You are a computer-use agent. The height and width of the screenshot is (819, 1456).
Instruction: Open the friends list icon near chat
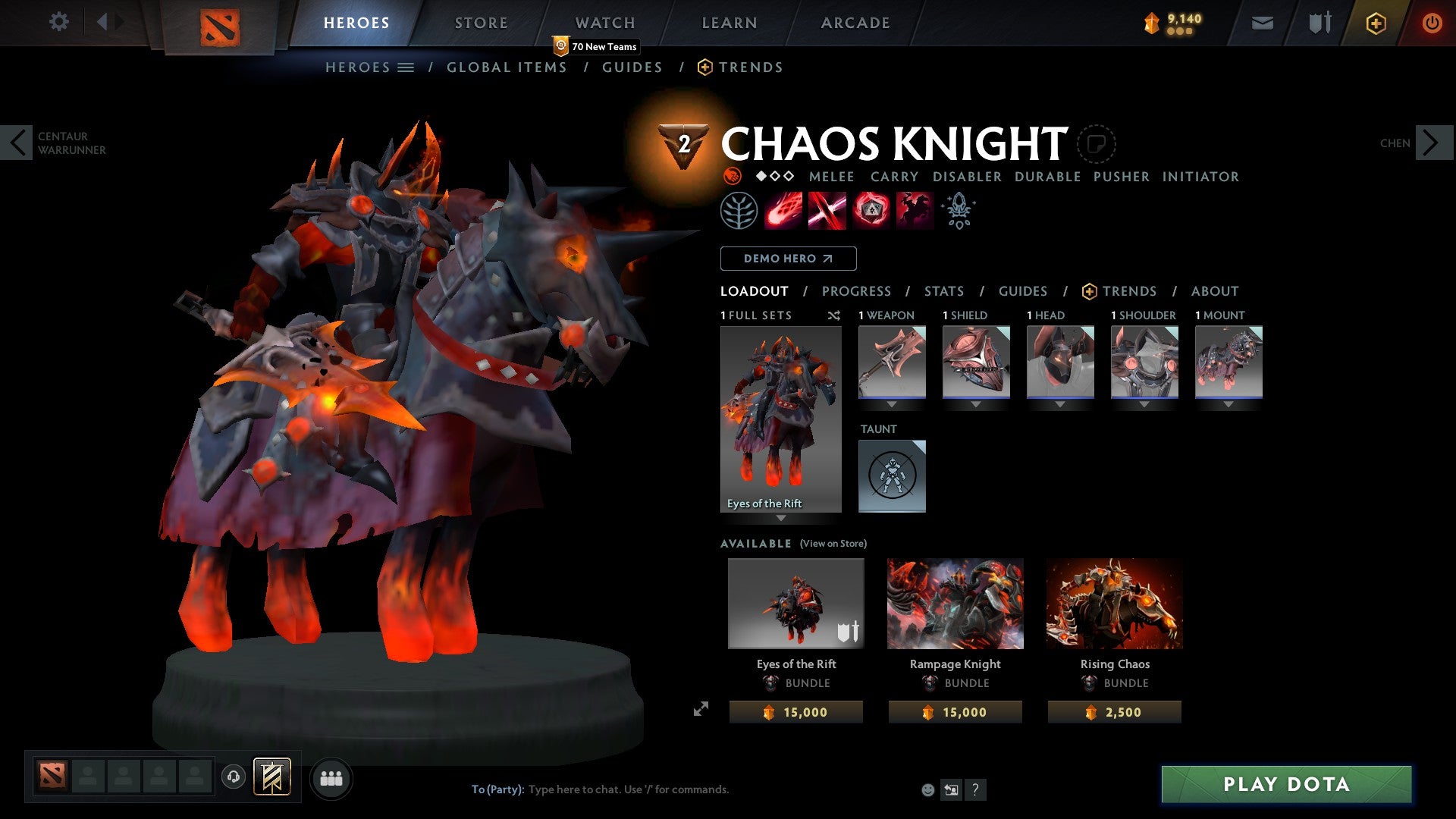[330, 777]
